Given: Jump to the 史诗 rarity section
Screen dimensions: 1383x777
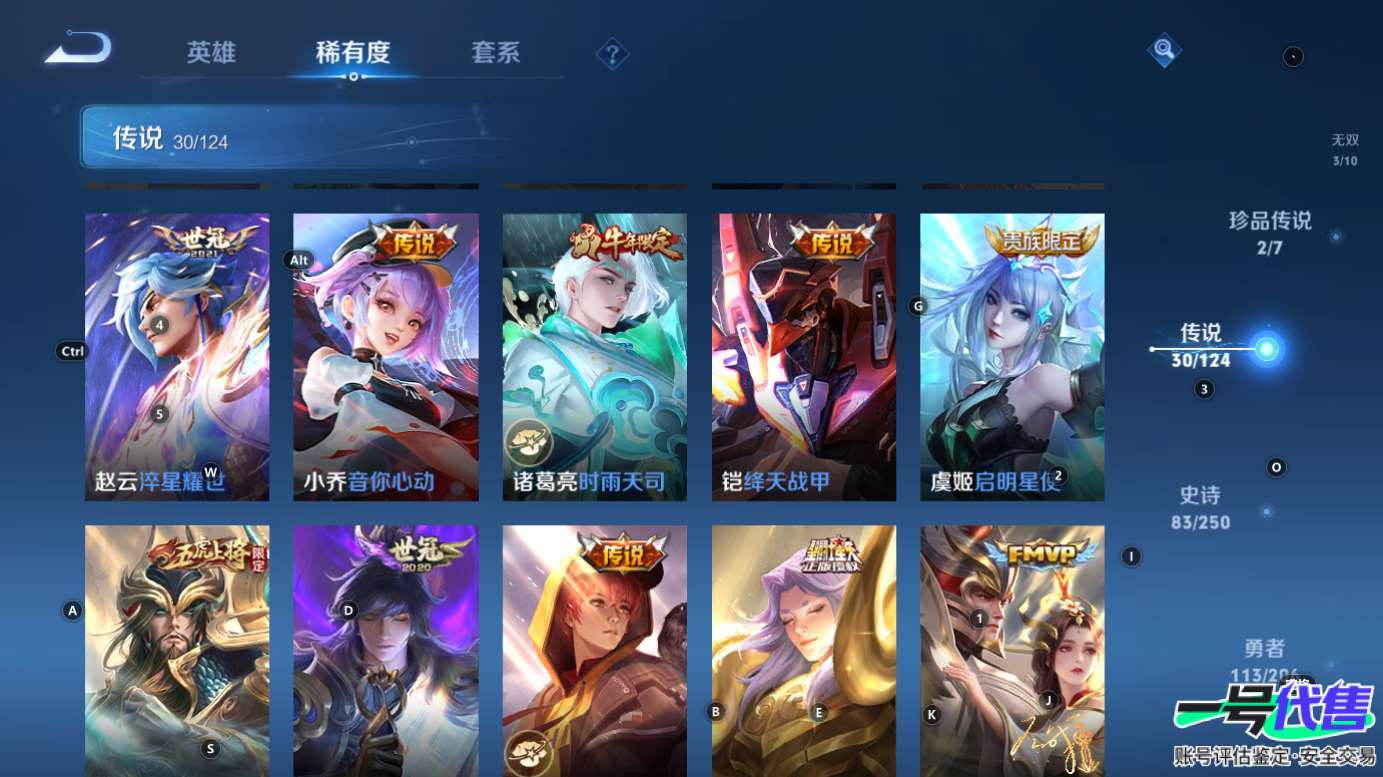Looking at the screenshot, I should 1201,507.
